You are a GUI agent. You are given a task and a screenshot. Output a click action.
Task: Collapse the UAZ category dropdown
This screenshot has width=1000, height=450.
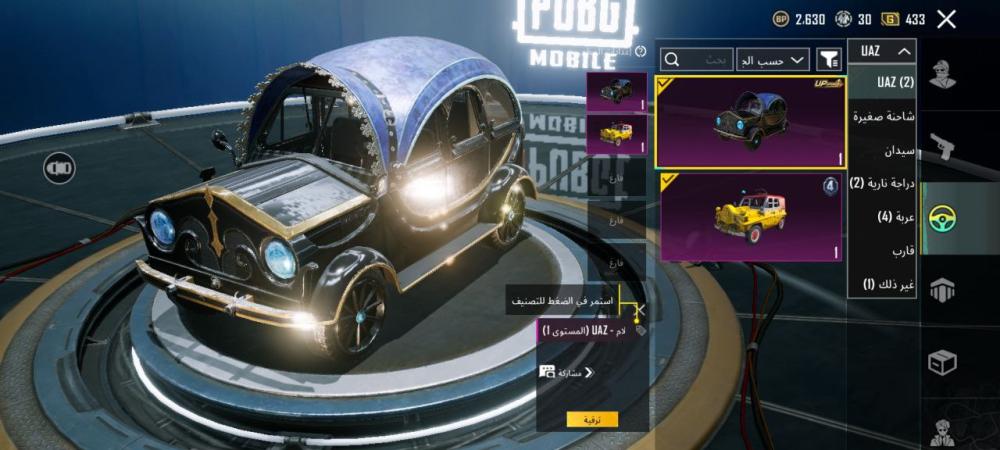882,51
